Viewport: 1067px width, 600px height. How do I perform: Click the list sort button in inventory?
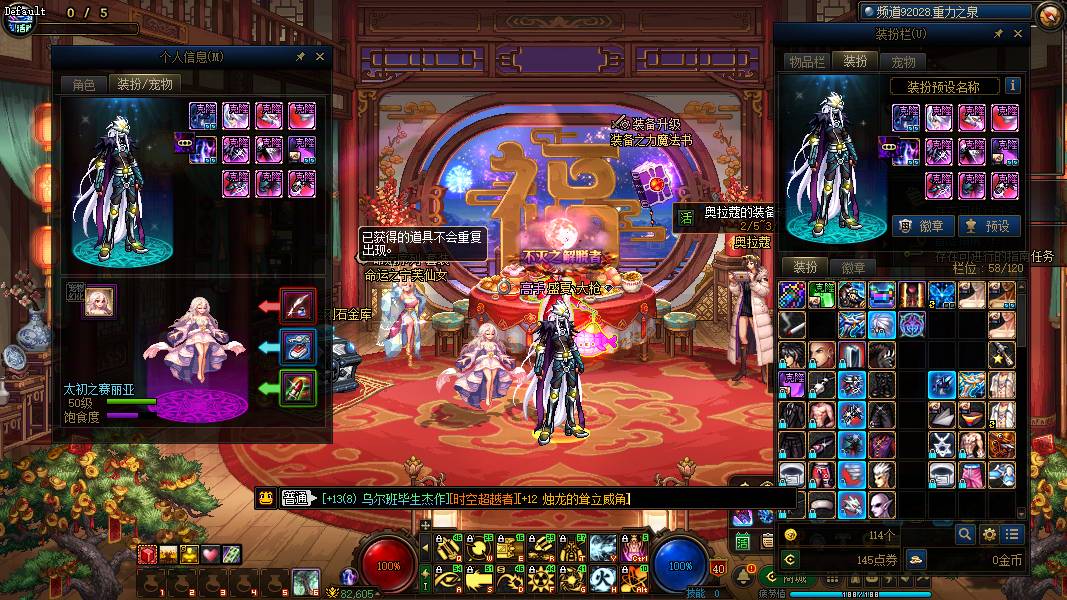coord(1013,535)
